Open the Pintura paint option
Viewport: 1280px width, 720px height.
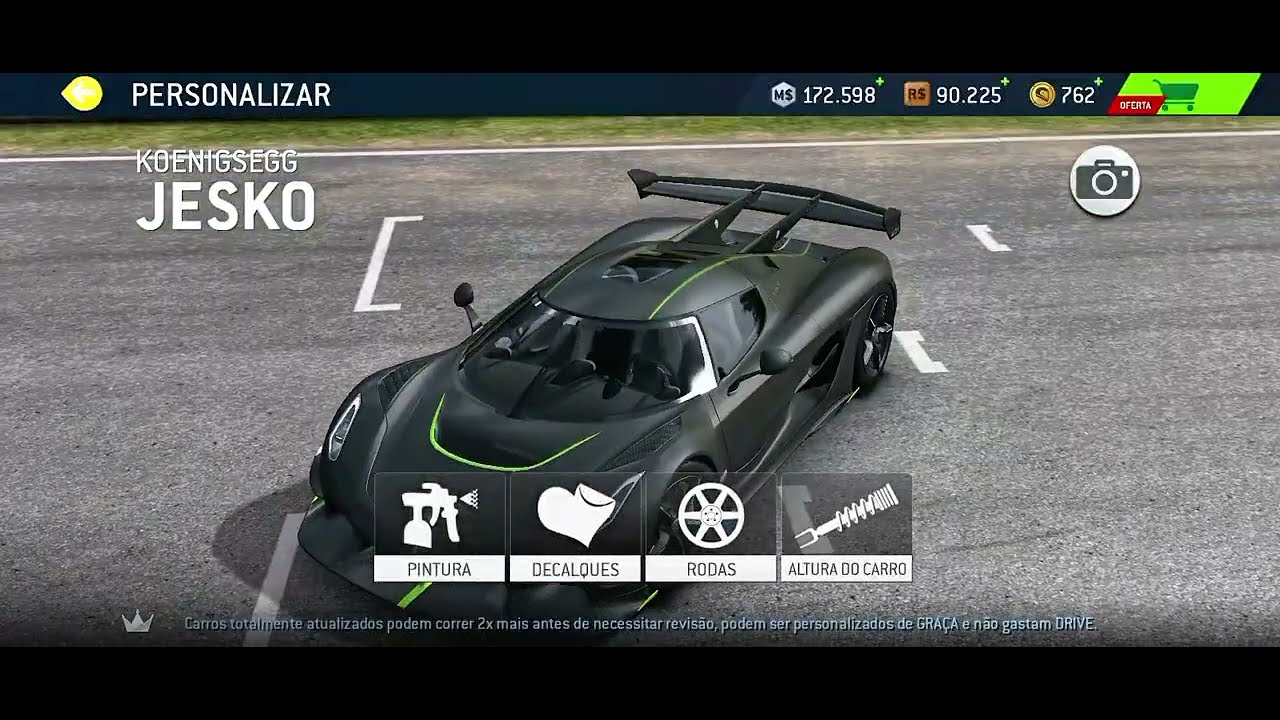point(439,527)
